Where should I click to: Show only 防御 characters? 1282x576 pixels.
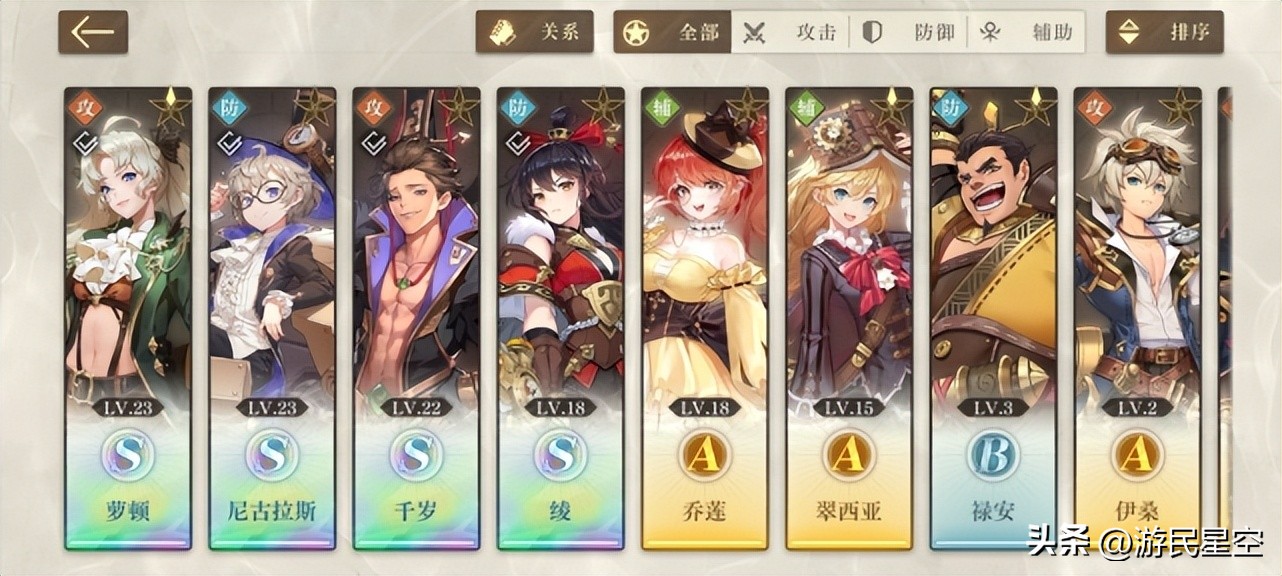(908, 32)
